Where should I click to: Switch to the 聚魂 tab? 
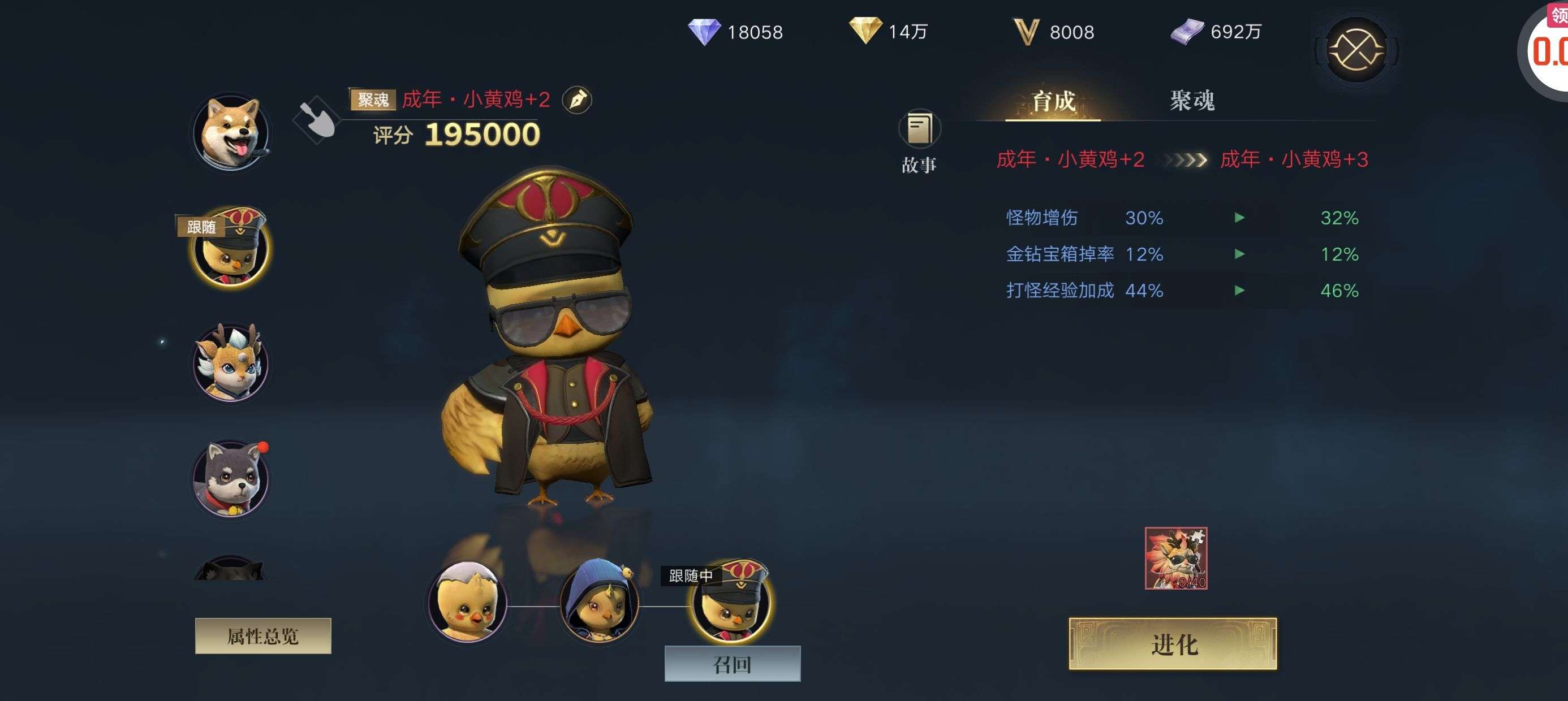tap(1191, 101)
